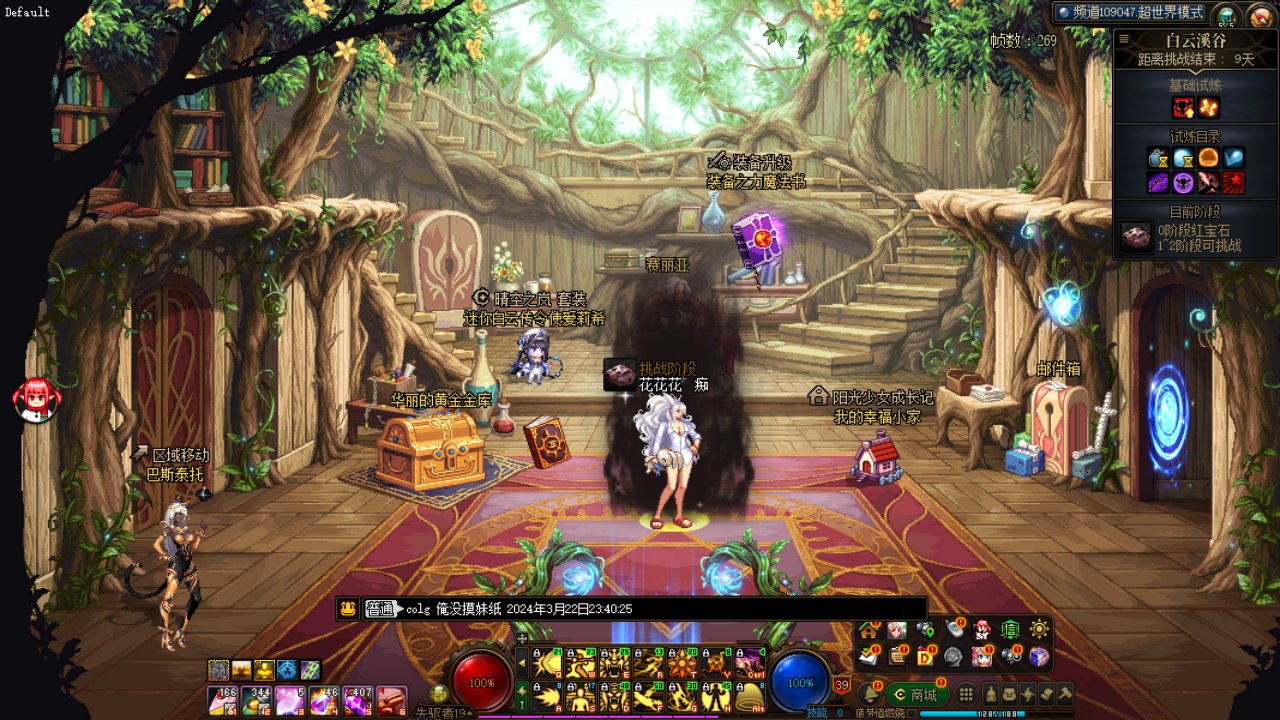Open the auction hammer icon
The height and width of the screenshot is (720, 1280).
pyautogui.click(x=1066, y=694)
